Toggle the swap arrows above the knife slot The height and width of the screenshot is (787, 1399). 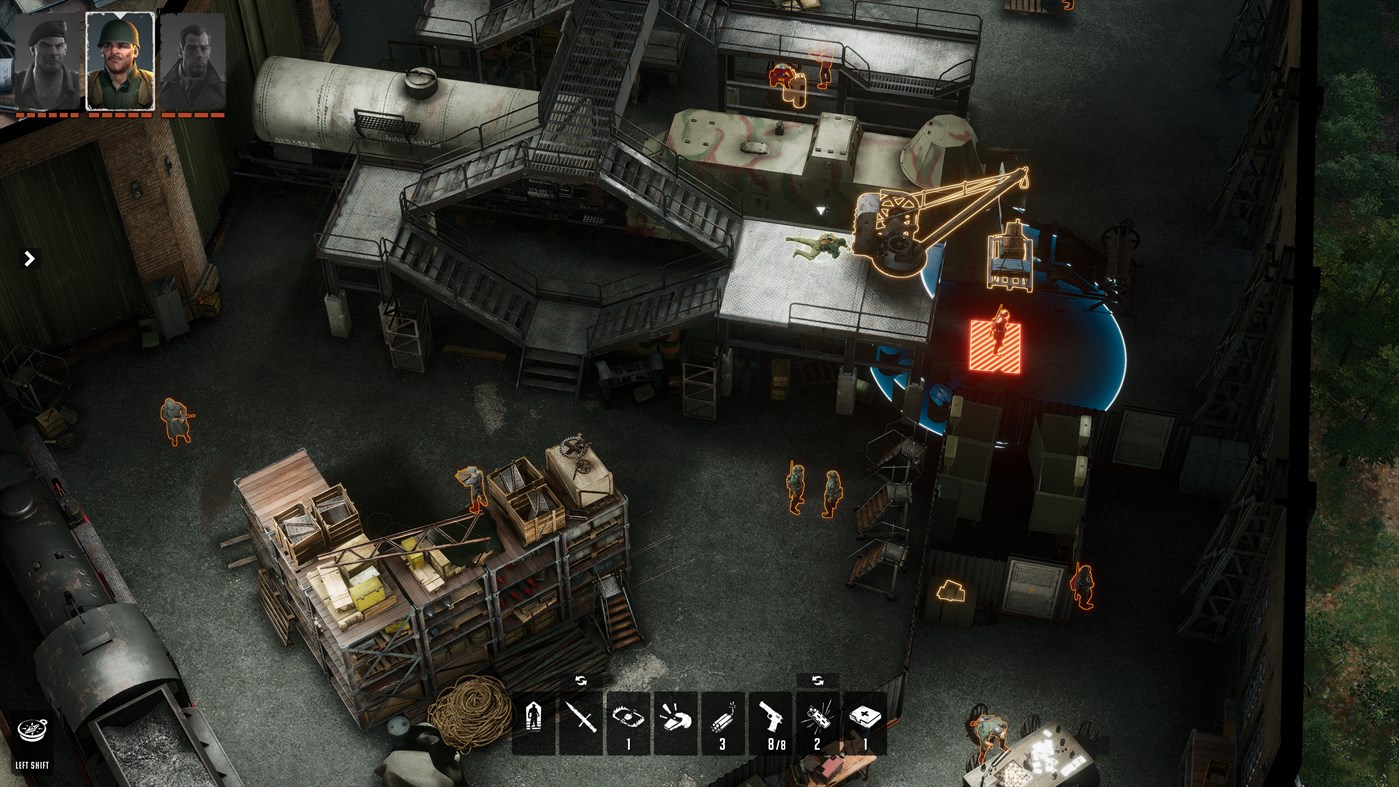[x=580, y=679]
